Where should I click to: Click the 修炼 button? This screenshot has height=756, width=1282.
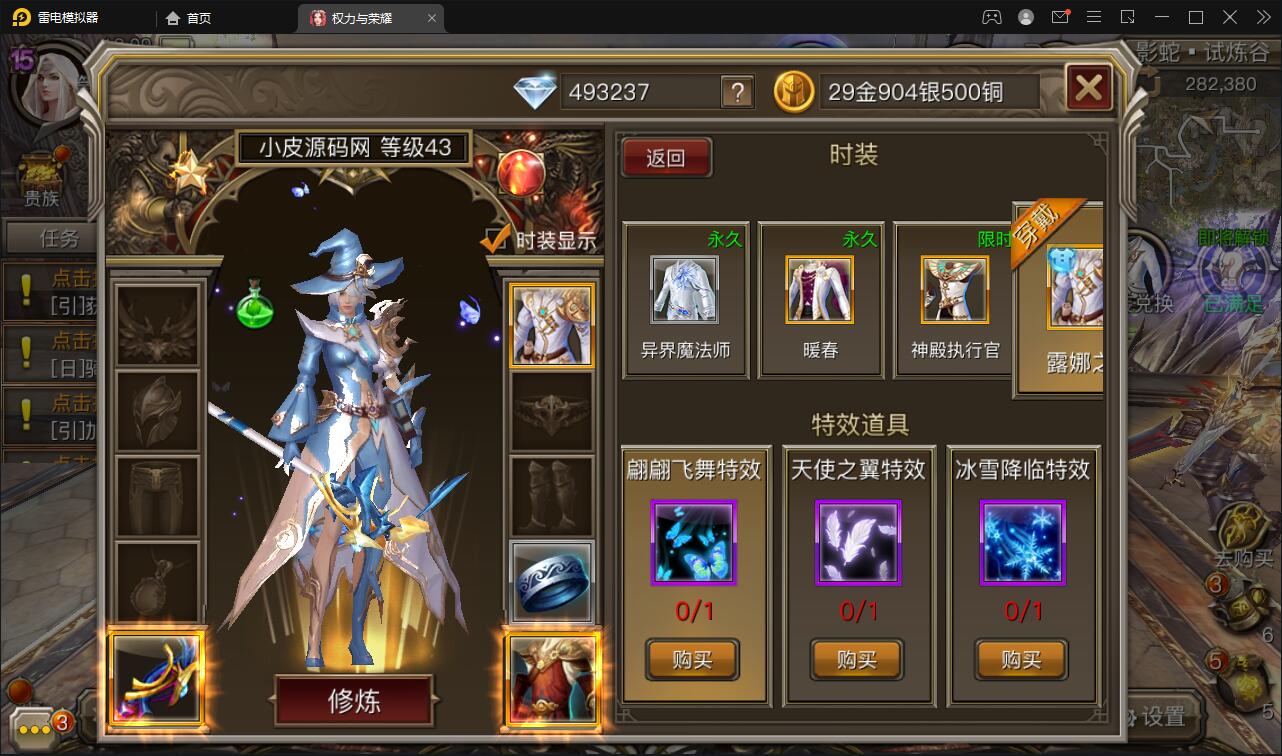point(353,701)
